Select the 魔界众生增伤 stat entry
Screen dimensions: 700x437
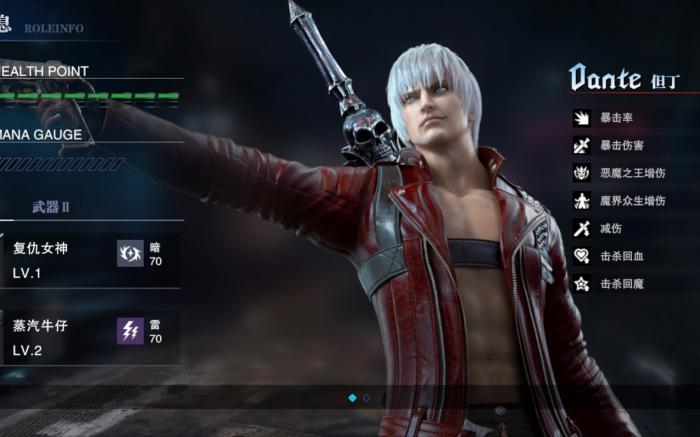coord(634,201)
